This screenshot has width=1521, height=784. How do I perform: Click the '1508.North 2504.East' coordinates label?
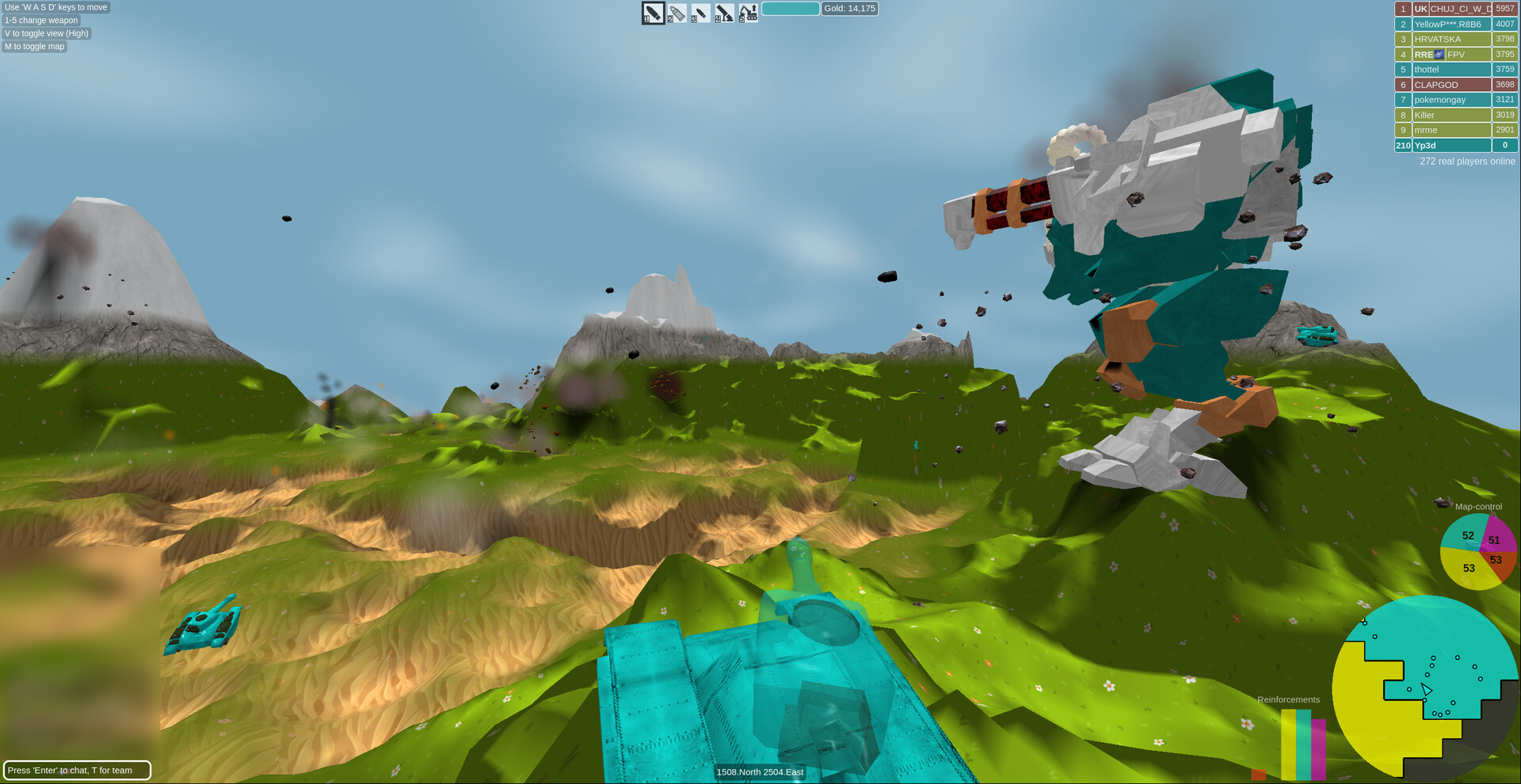coord(760,772)
